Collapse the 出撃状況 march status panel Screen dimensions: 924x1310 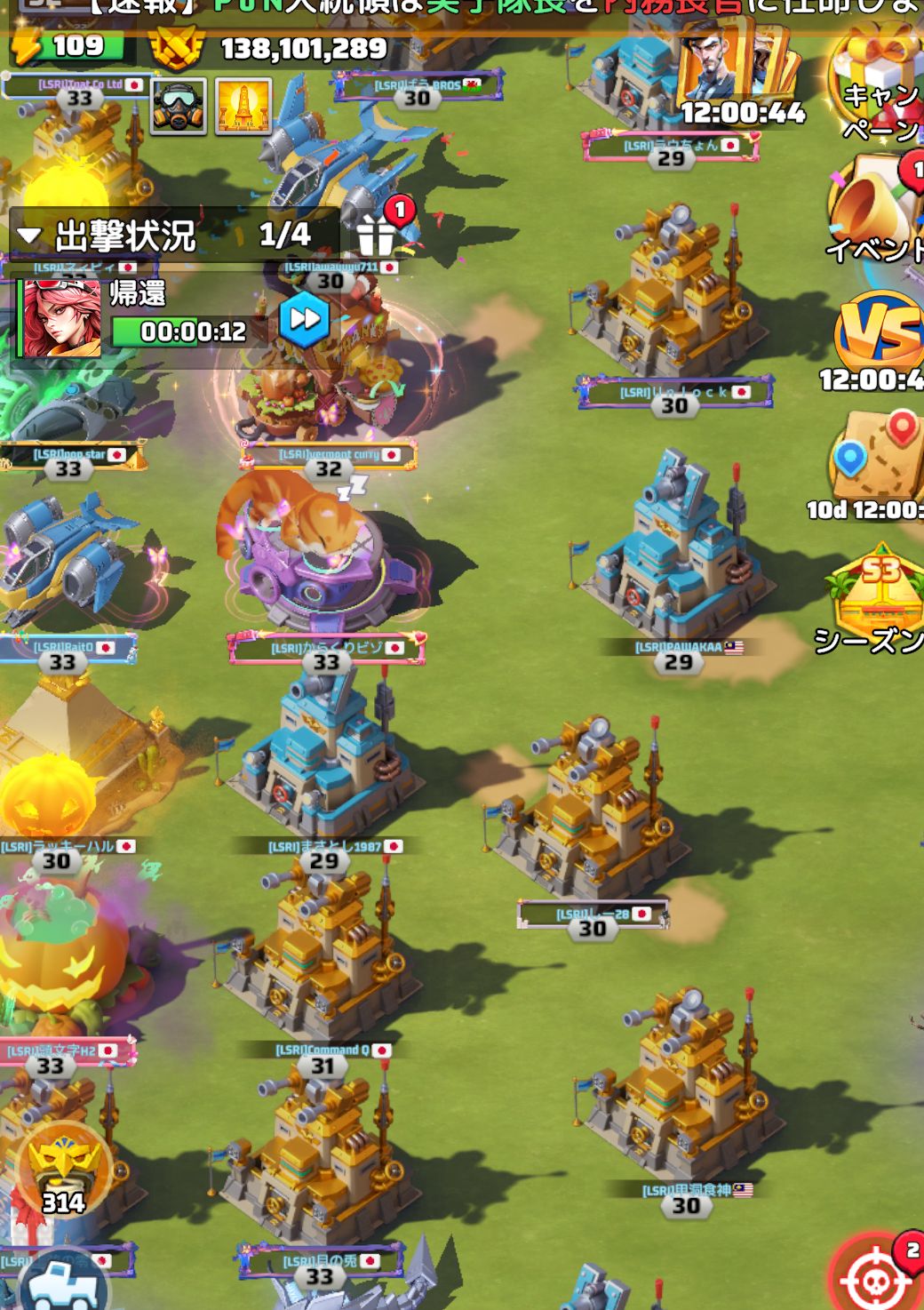click(29, 236)
